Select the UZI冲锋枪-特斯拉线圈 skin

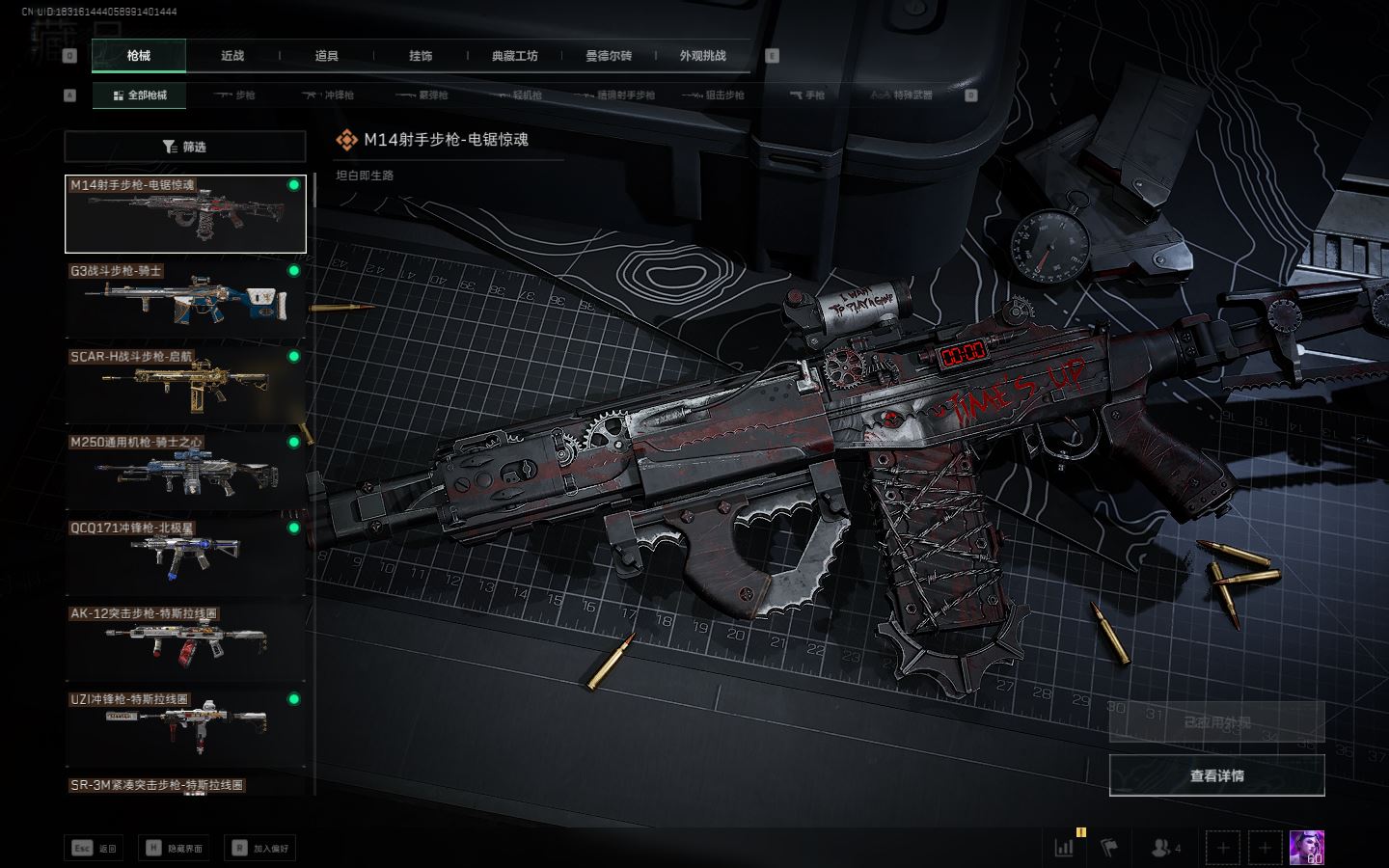coord(184,728)
